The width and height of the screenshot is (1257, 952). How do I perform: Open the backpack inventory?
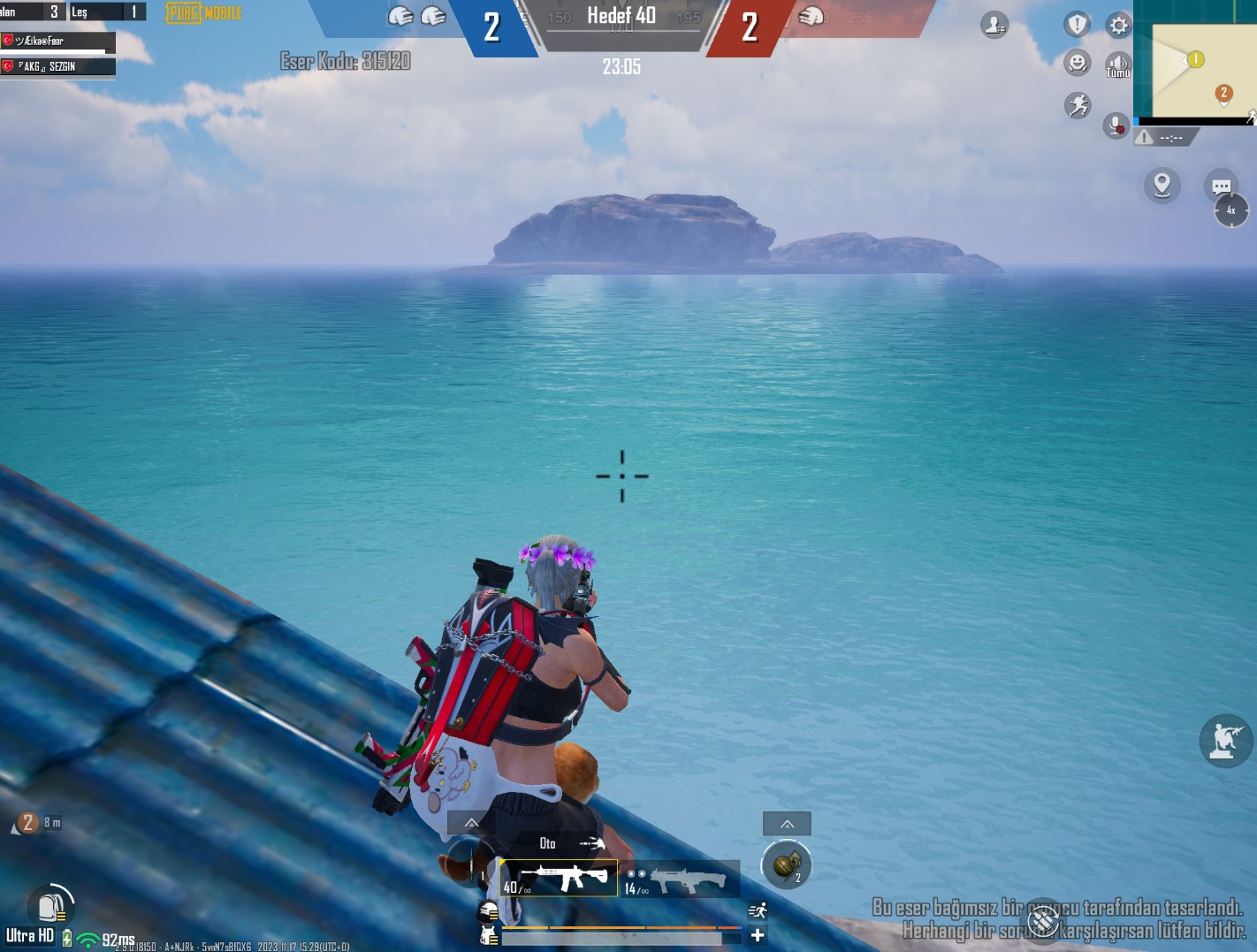pyautogui.click(x=49, y=906)
